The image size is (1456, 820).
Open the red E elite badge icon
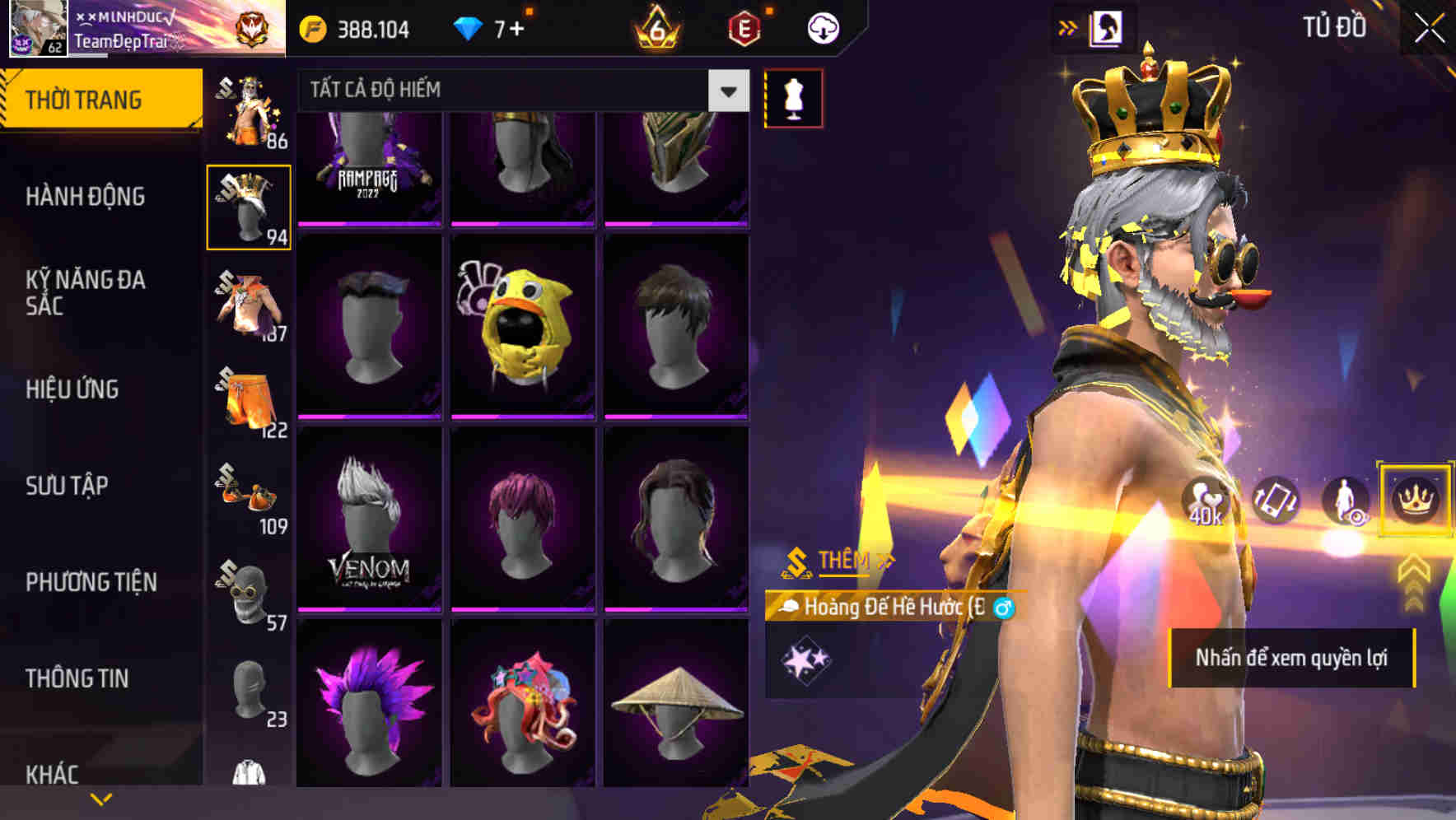[x=743, y=27]
